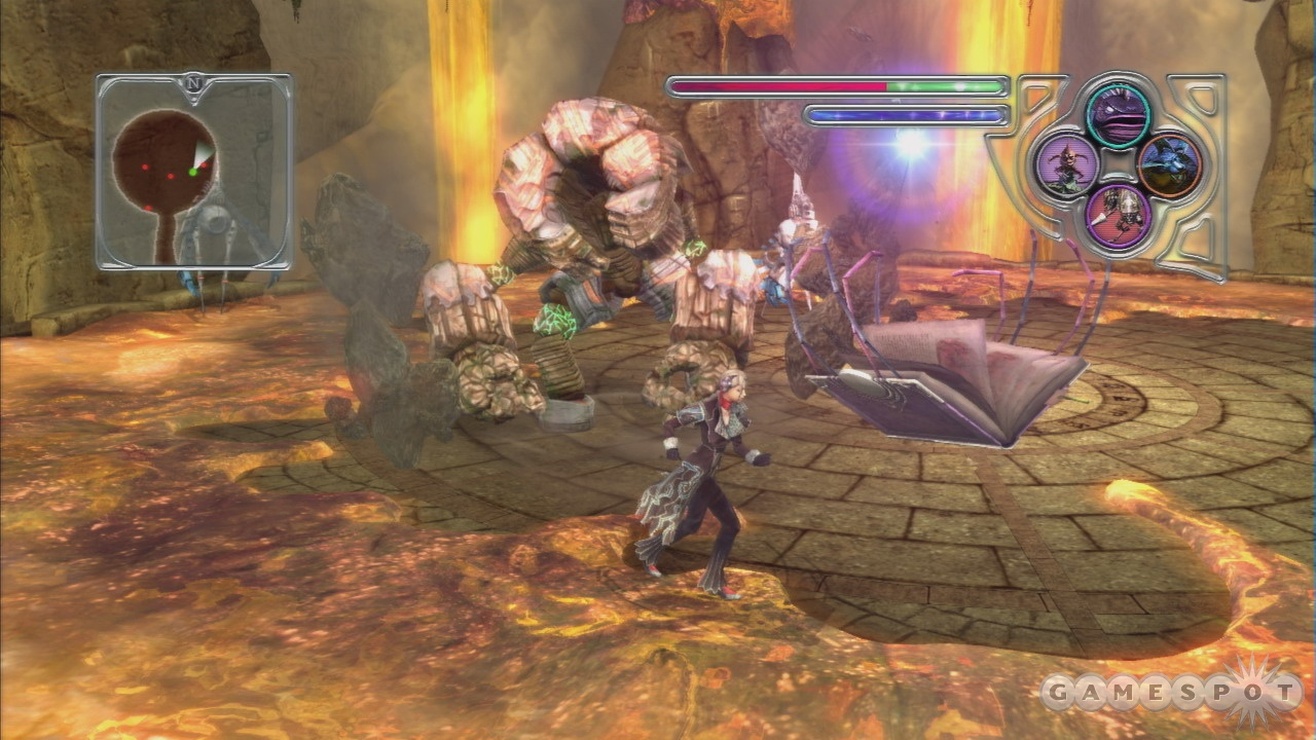Choose the spindly imp creature summon icon
This screenshot has width=1316, height=740.
(1066, 165)
